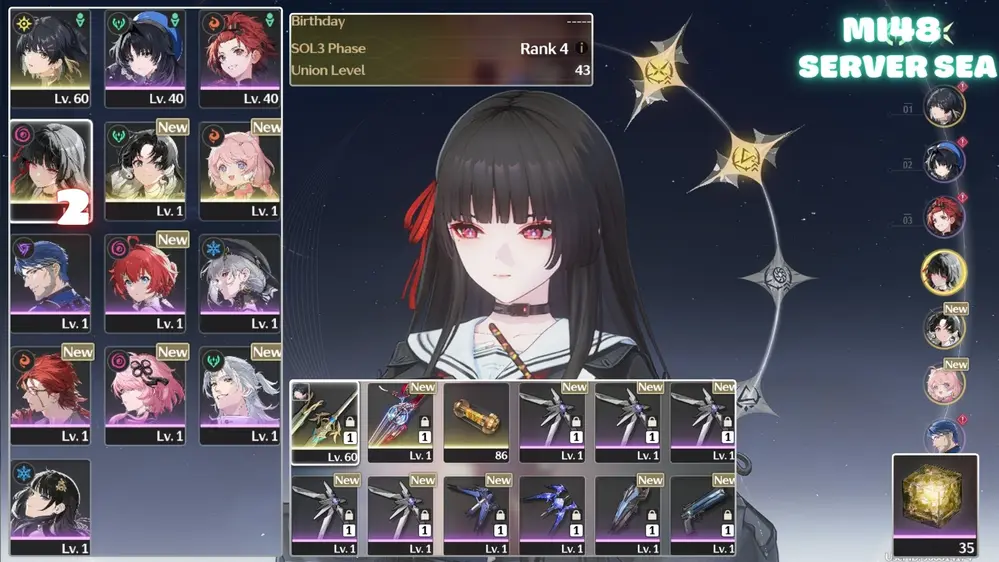This screenshot has width=999, height=562.
Task: Select the grey-haired girl wearing a black cap
Action: 239,282
